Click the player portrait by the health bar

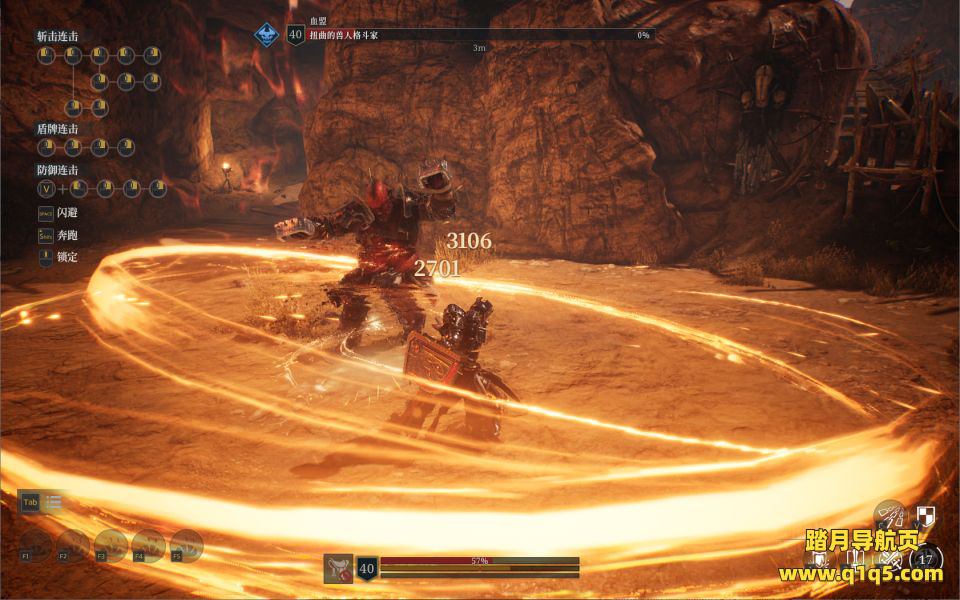[337, 568]
